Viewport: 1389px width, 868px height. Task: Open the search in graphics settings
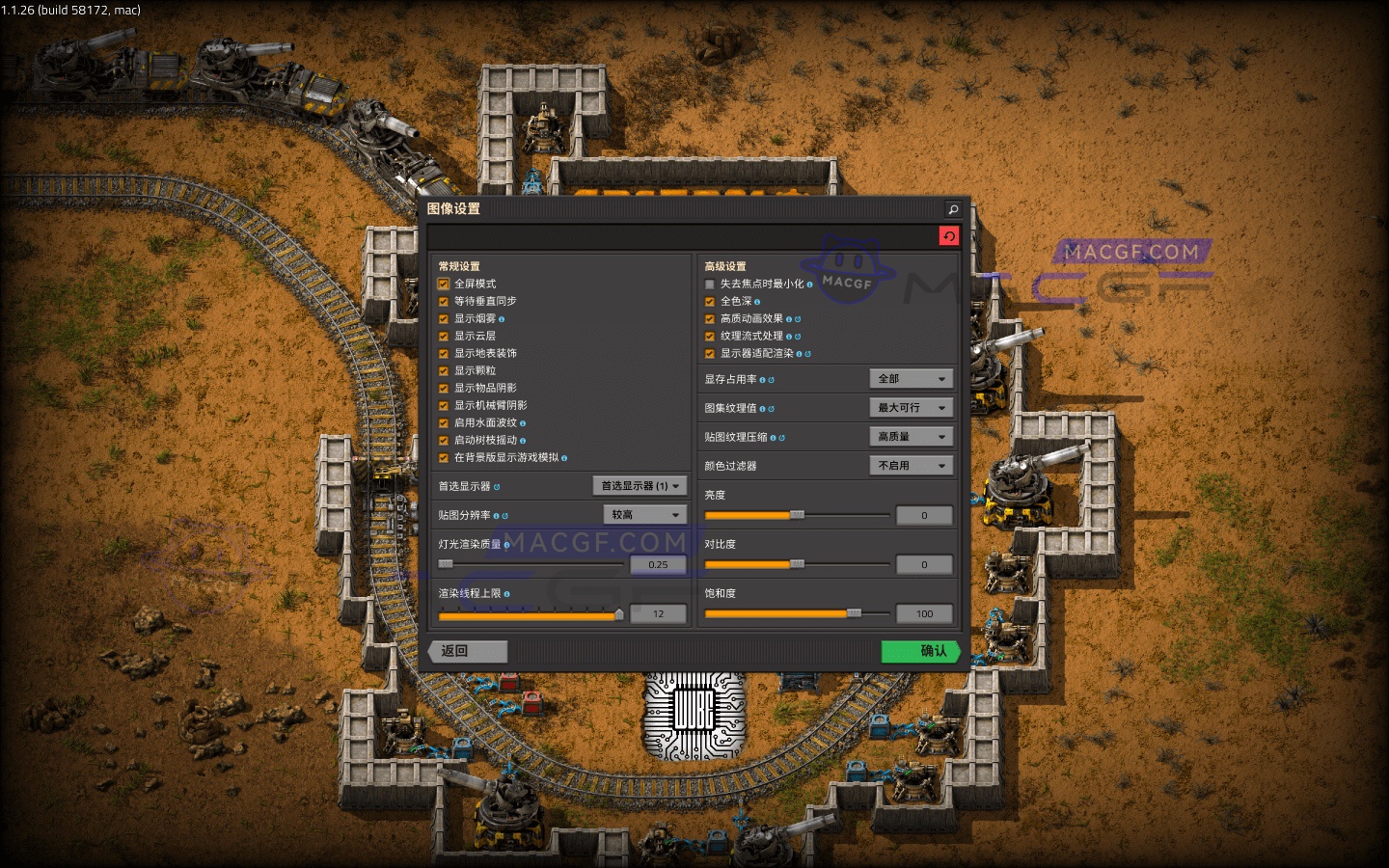(x=951, y=208)
